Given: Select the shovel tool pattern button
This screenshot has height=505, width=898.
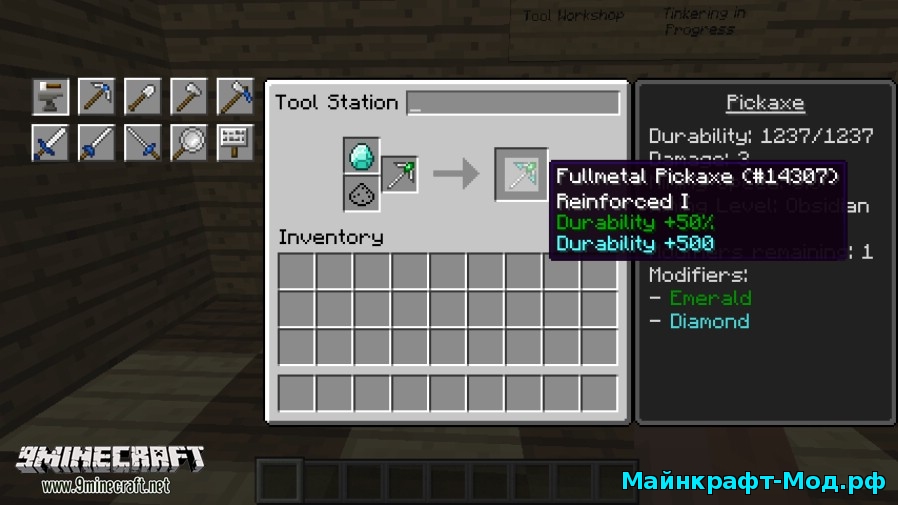Looking at the screenshot, I should click(x=142, y=97).
